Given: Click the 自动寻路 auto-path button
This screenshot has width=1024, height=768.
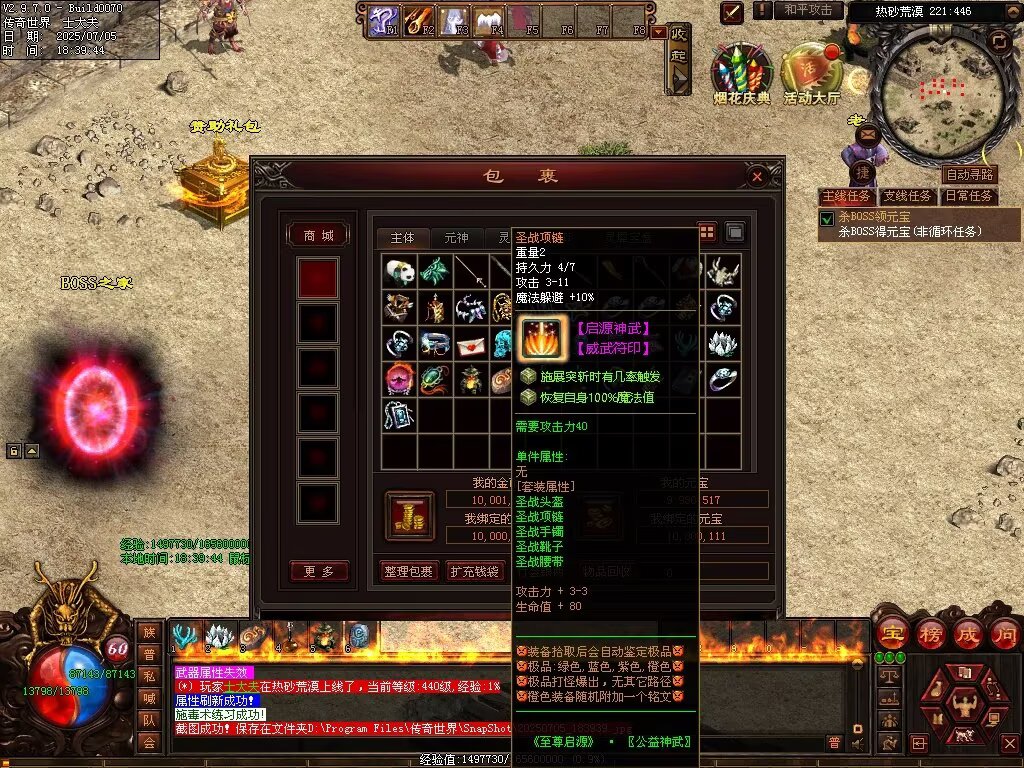Looking at the screenshot, I should pos(970,175).
